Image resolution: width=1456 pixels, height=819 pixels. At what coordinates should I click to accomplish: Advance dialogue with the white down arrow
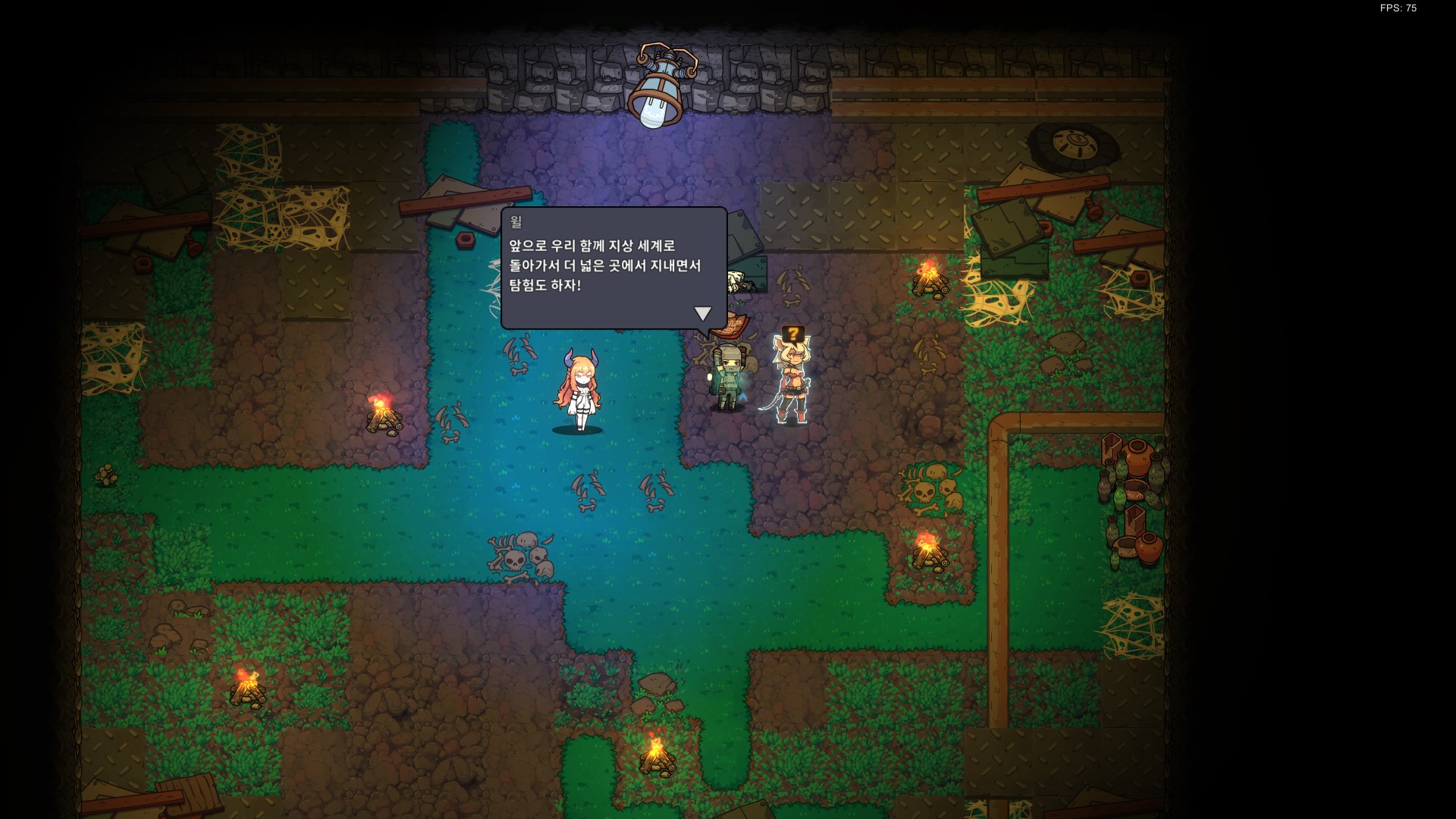pos(703,313)
